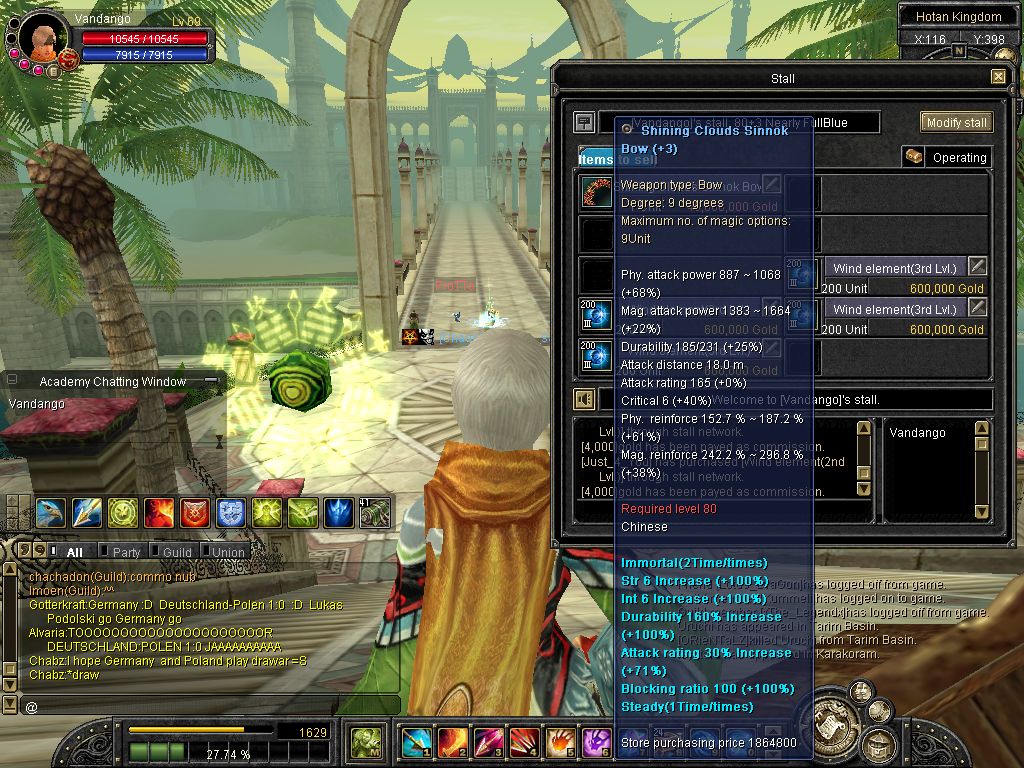
Task: Select the All chat tab
Action: point(74,552)
